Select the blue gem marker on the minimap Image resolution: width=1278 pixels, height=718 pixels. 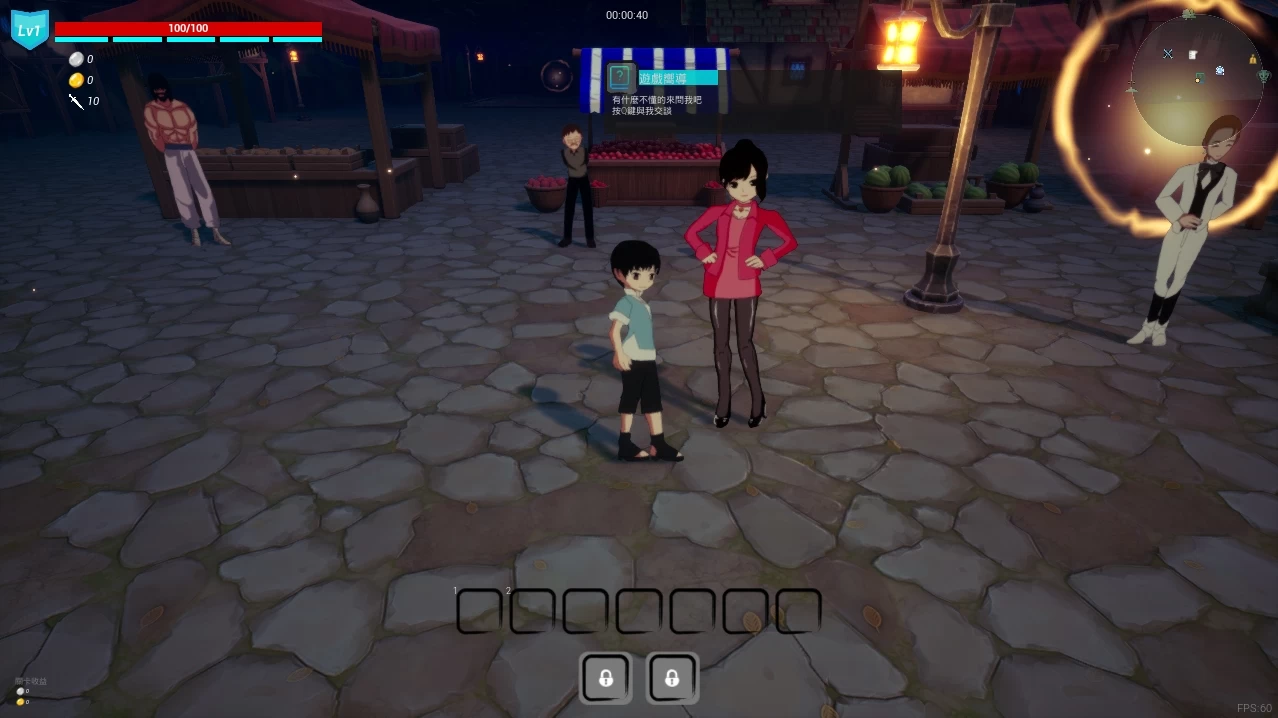[1220, 70]
